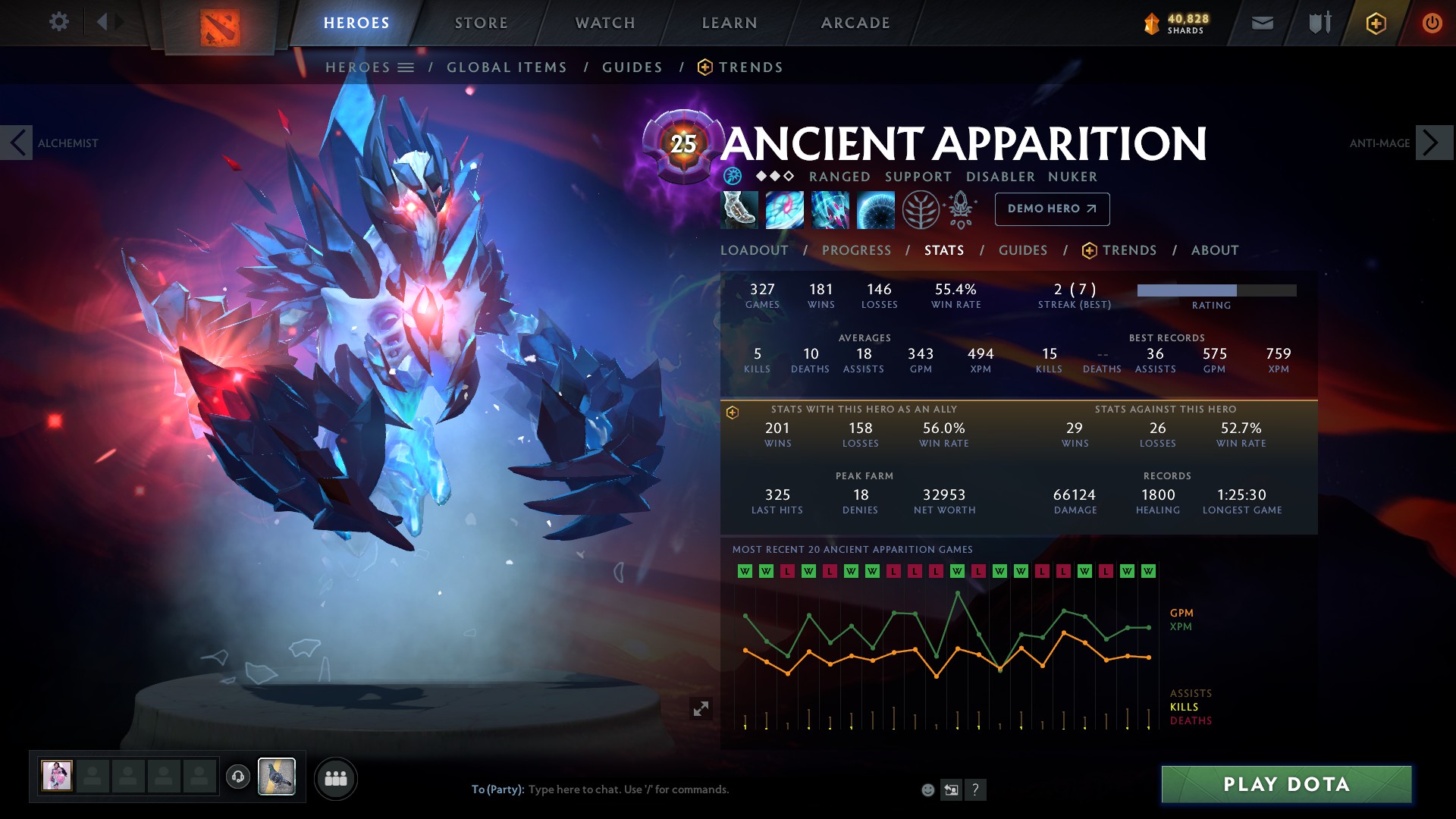Screen dimensions: 1456x819
Task: Switch to the LOADOUT tab
Action: tap(755, 249)
